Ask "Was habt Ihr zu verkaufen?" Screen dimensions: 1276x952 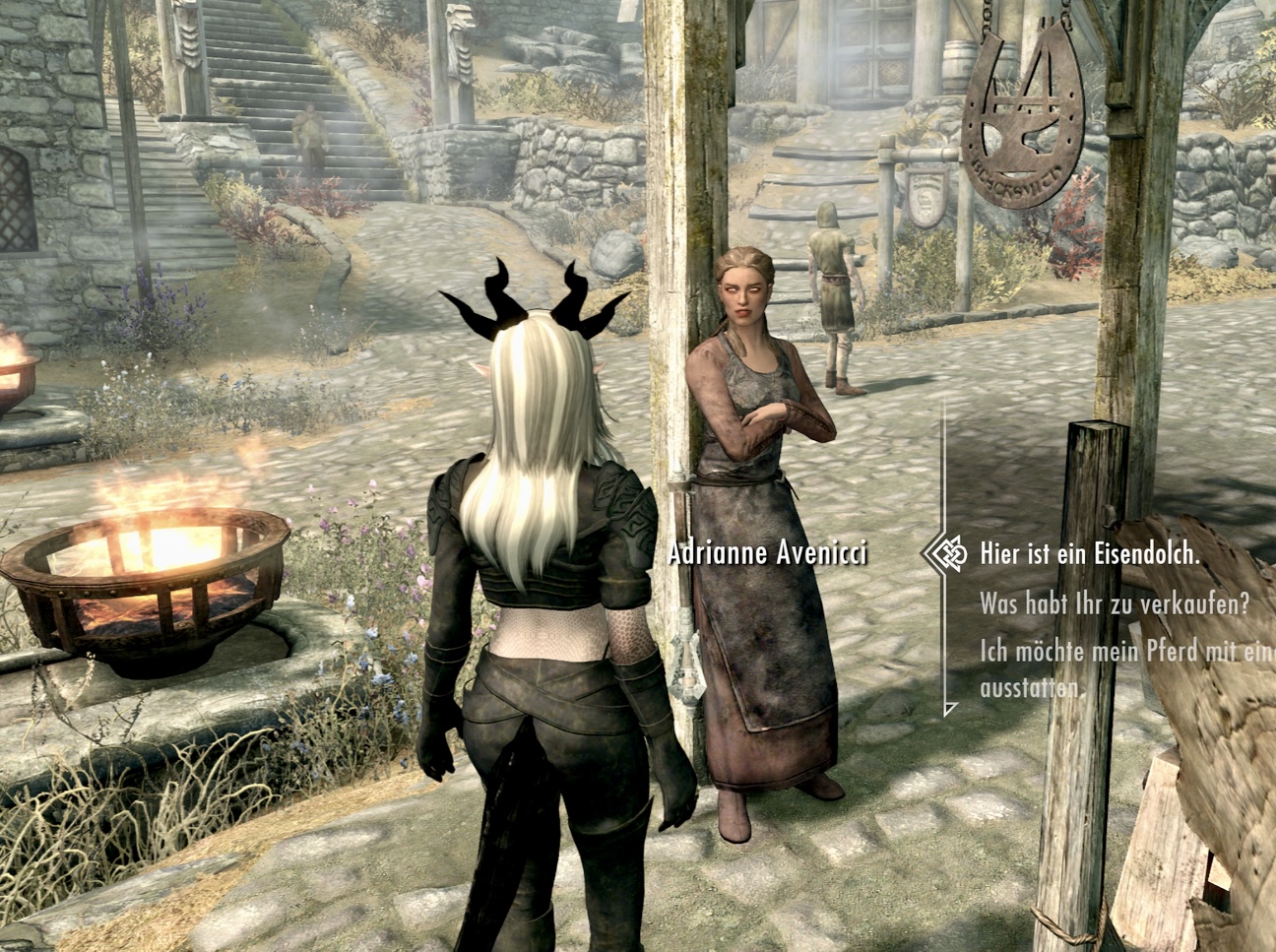1113,604
